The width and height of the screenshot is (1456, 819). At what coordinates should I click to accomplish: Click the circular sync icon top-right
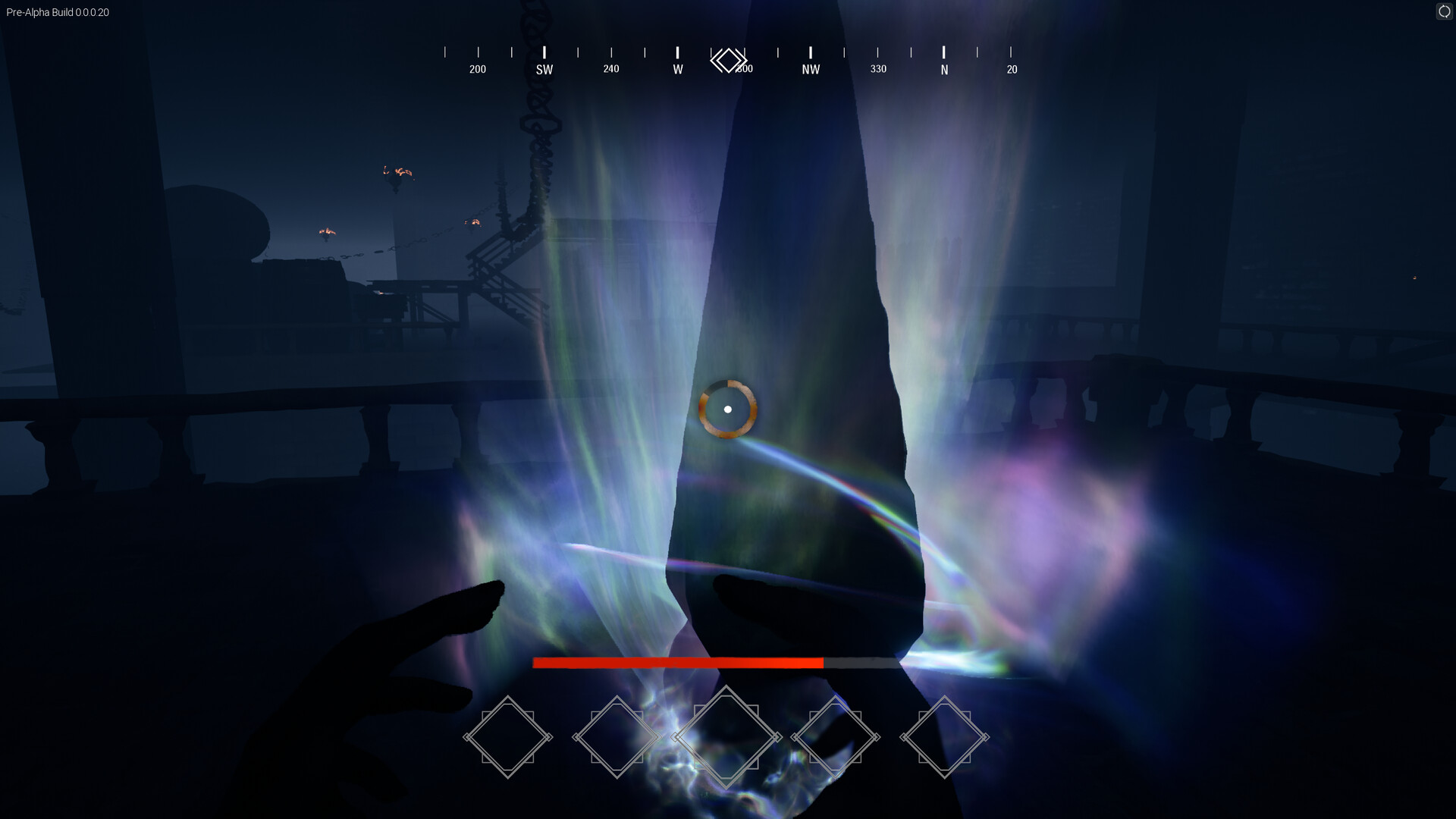[x=1443, y=12]
